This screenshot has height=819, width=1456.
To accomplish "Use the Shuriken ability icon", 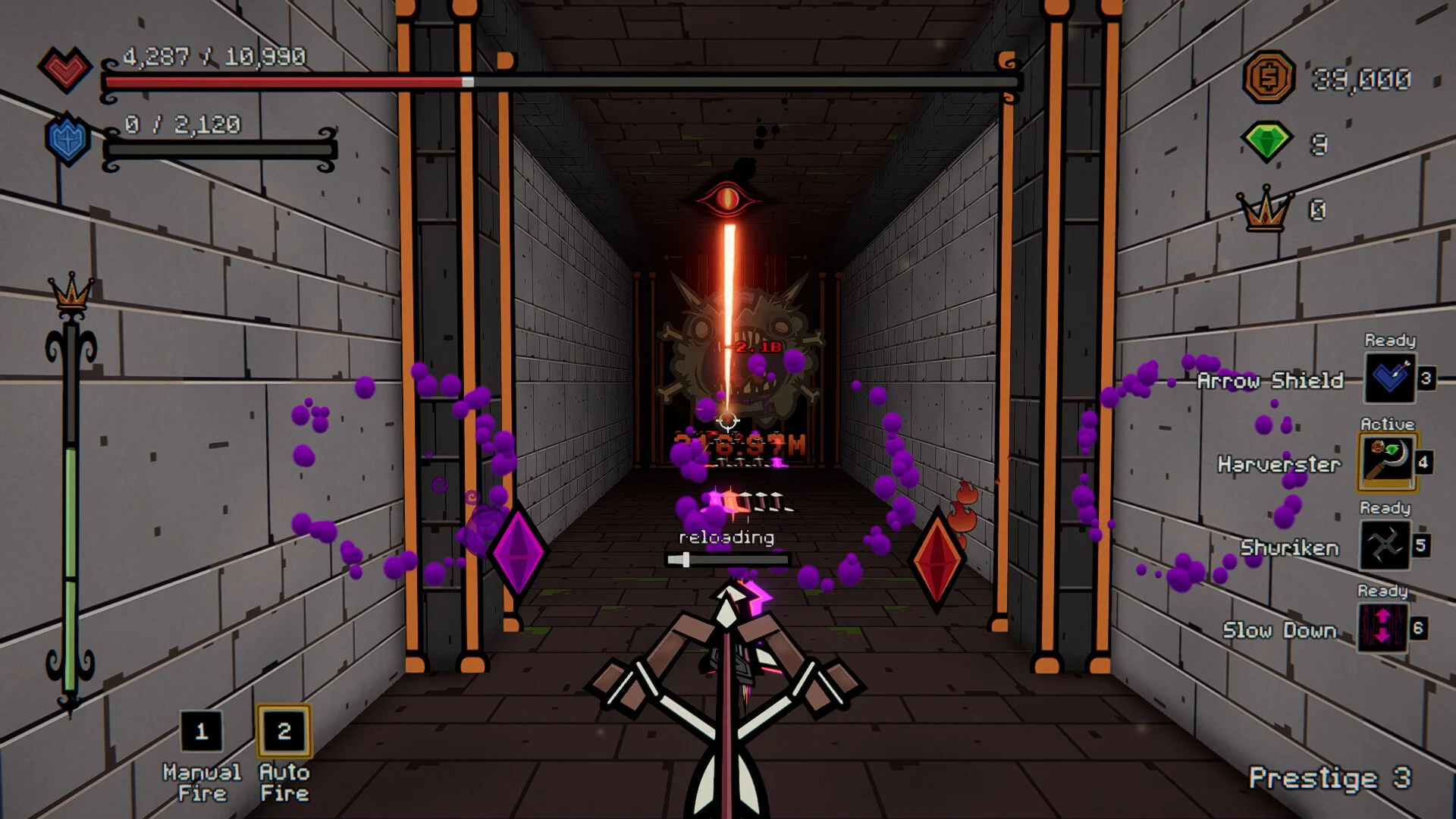I will (x=1385, y=545).
